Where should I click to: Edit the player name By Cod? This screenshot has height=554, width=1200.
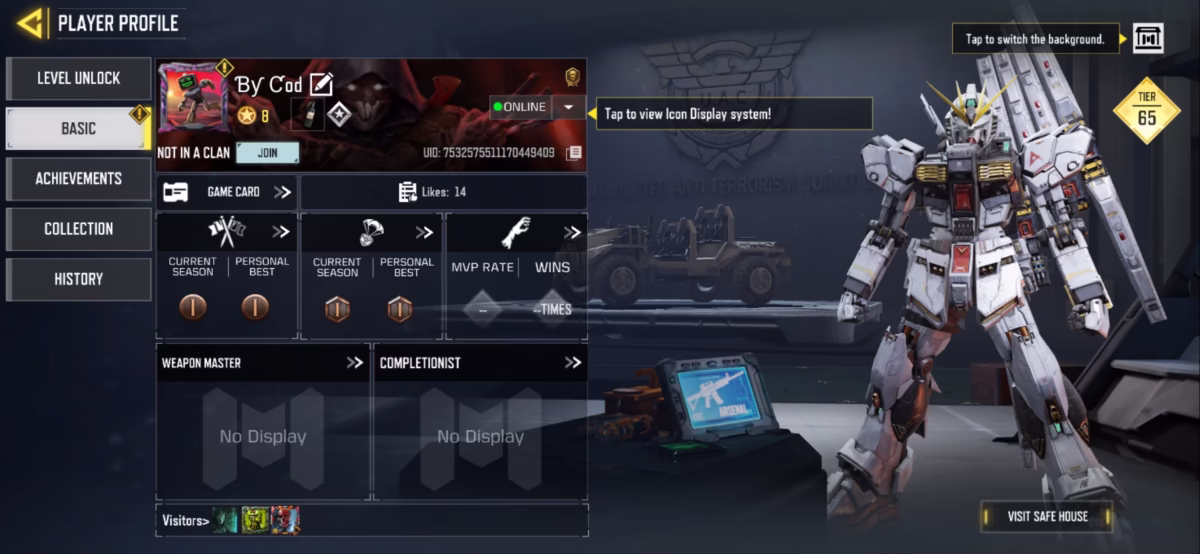click(321, 84)
